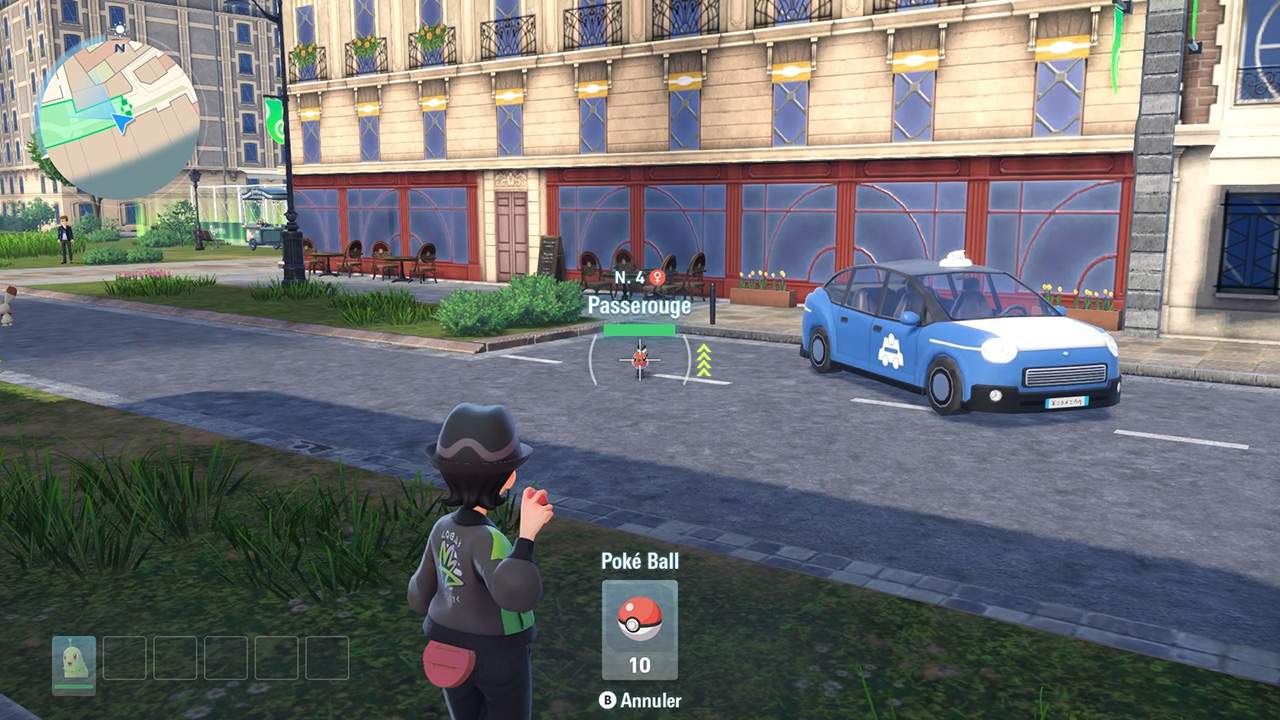Click the green HP bar above the reticle
1280x720 pixels.
click(640, 330)
